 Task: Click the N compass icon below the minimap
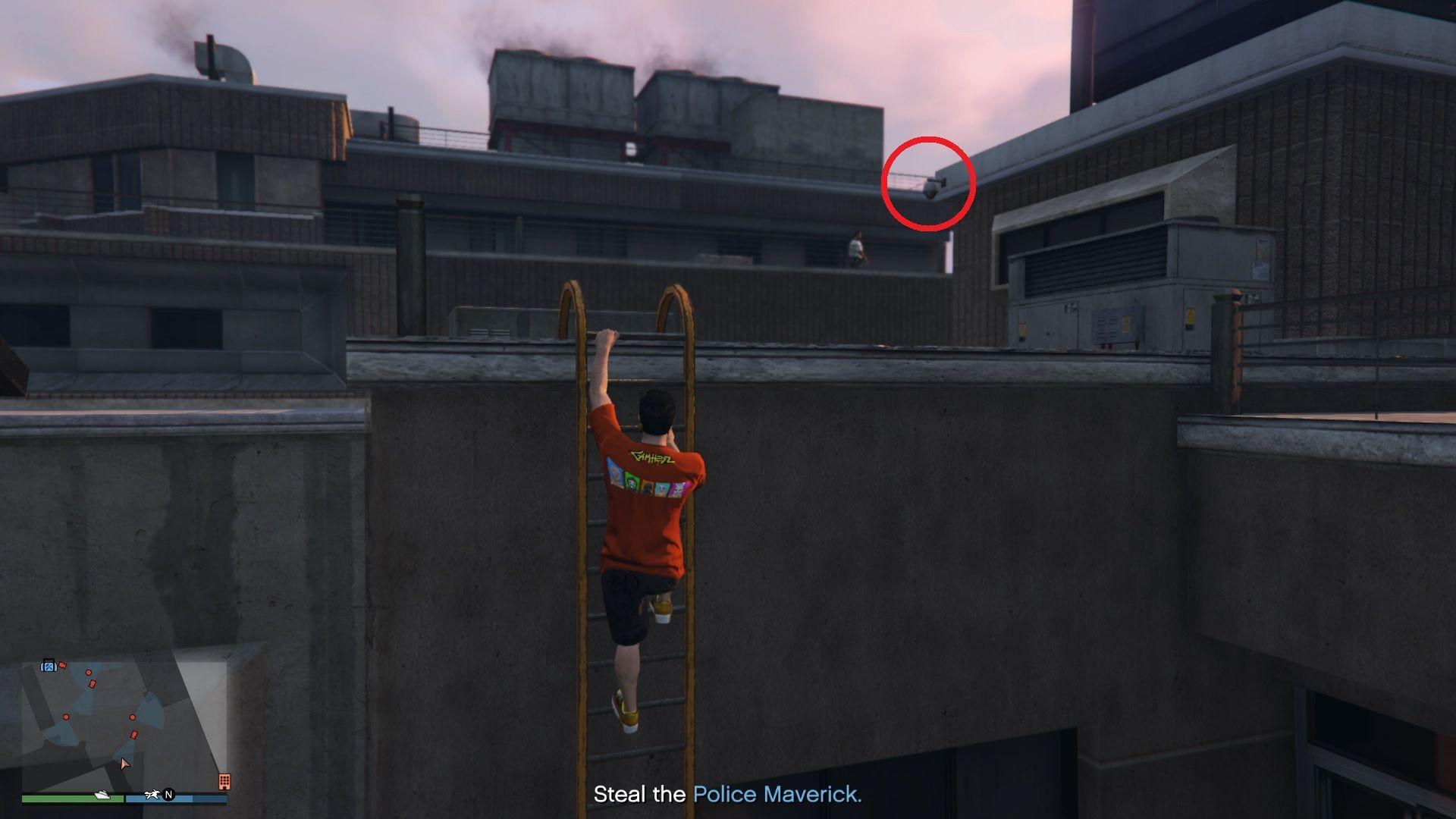(x=169, y=796)
